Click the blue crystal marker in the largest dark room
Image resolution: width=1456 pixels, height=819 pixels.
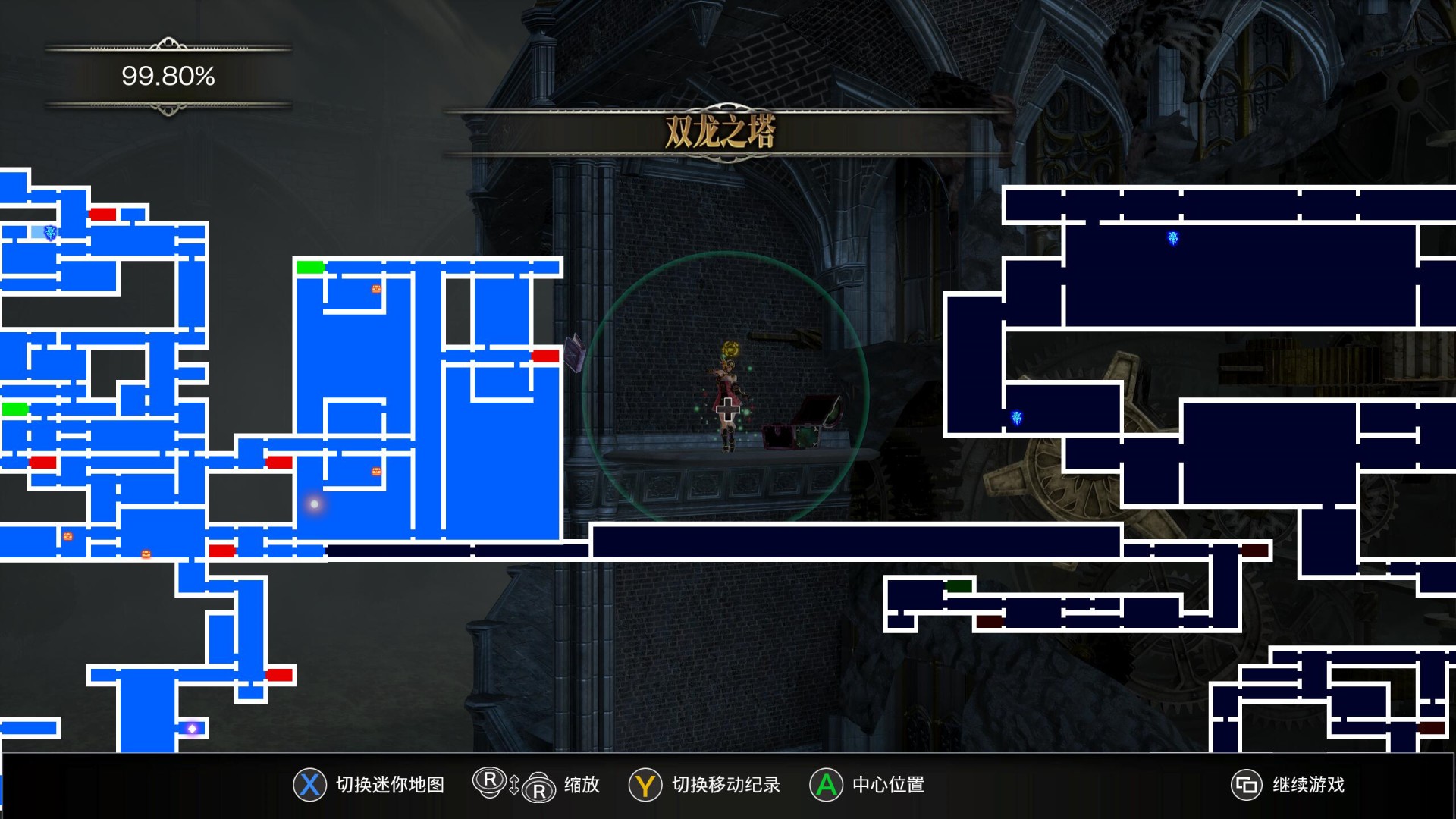[1172, 239]
